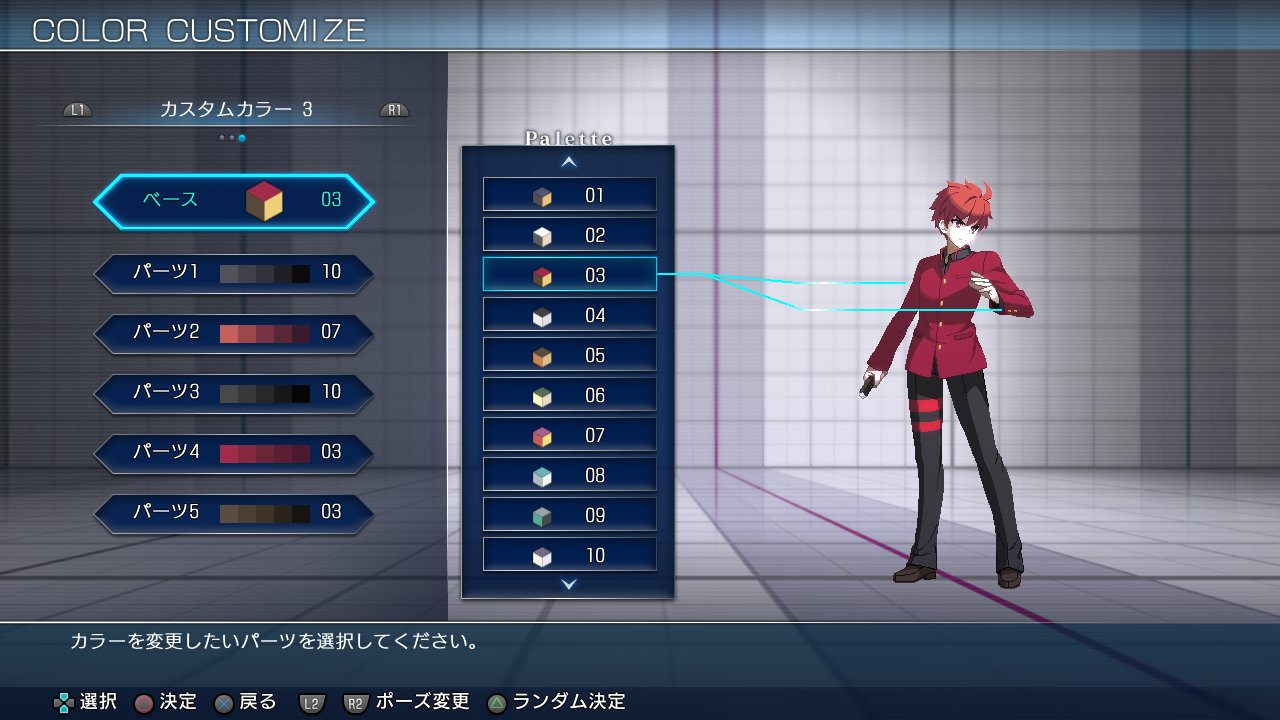Screen dimensions: 1280x720
Task: Expand the palette entry 06
Action: (569, 393)
